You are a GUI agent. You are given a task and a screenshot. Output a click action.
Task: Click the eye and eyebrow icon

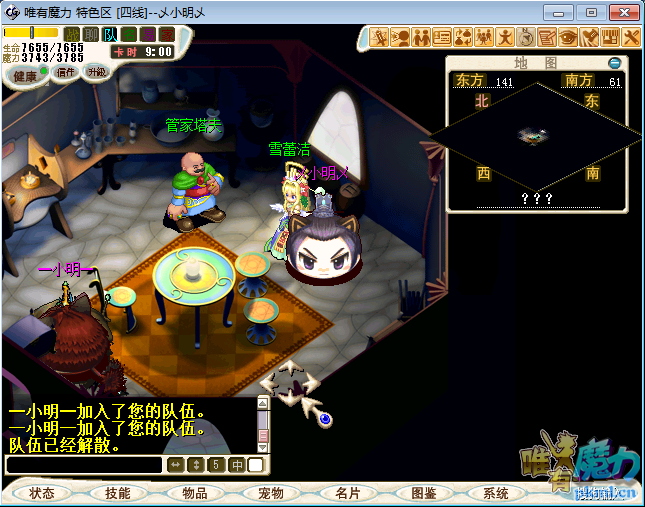(x=568, y=37)
